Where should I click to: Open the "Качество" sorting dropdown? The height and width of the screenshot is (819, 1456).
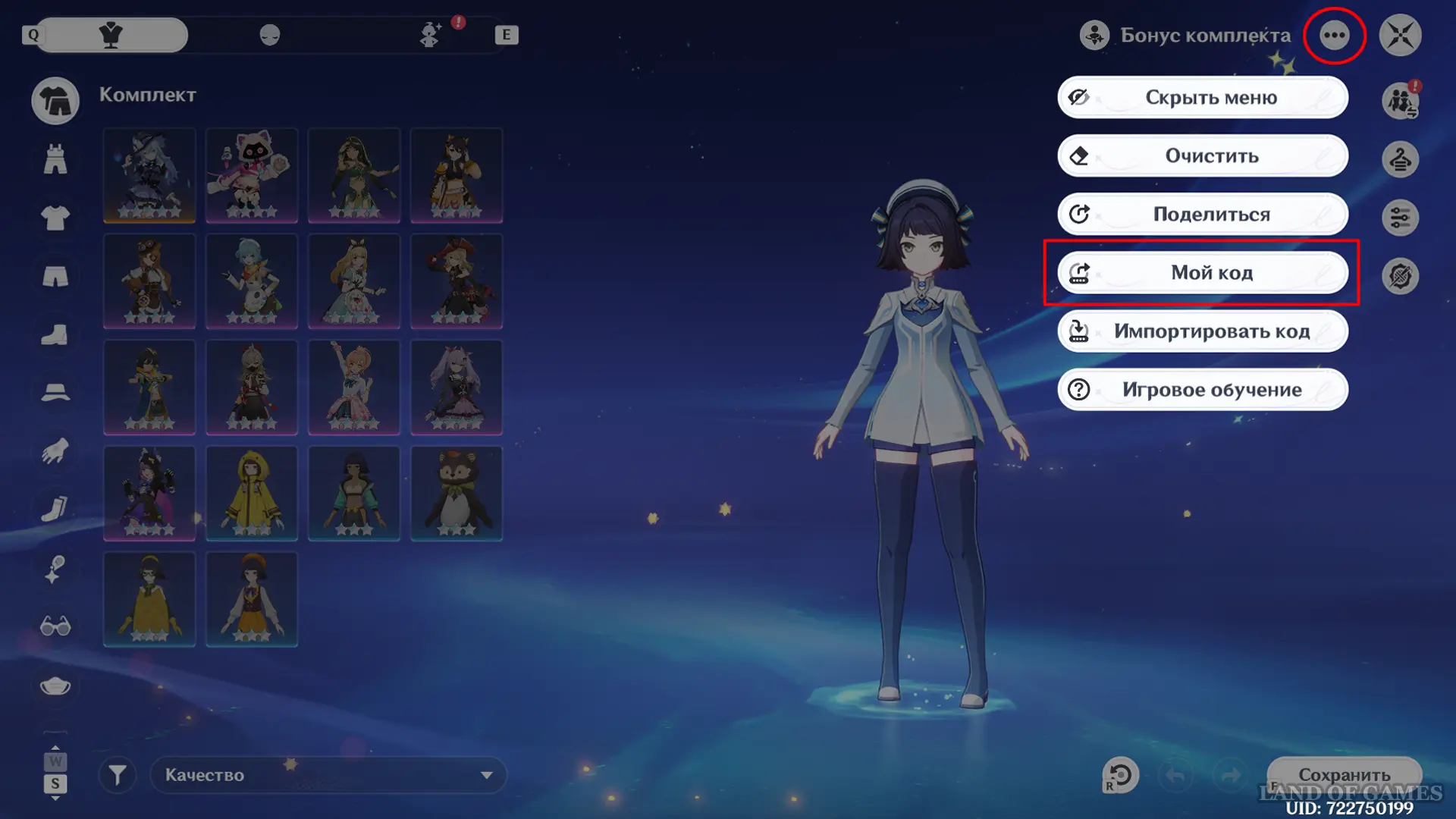328,775
